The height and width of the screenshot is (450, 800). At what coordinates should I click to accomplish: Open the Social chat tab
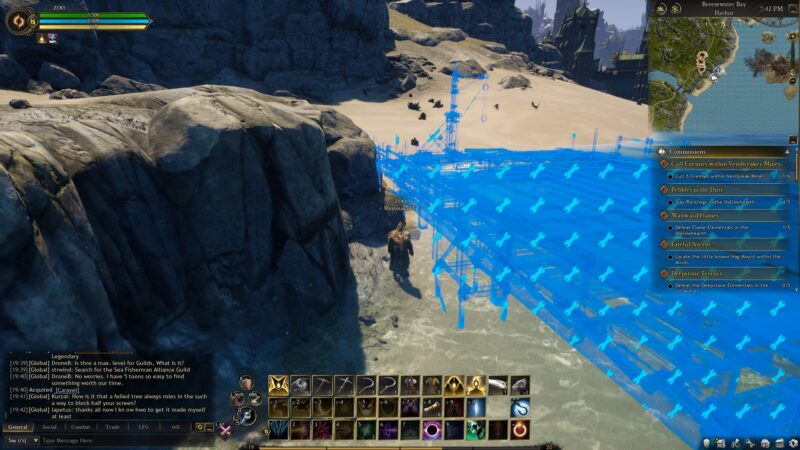pyautogui.click(x=49, y=426)
